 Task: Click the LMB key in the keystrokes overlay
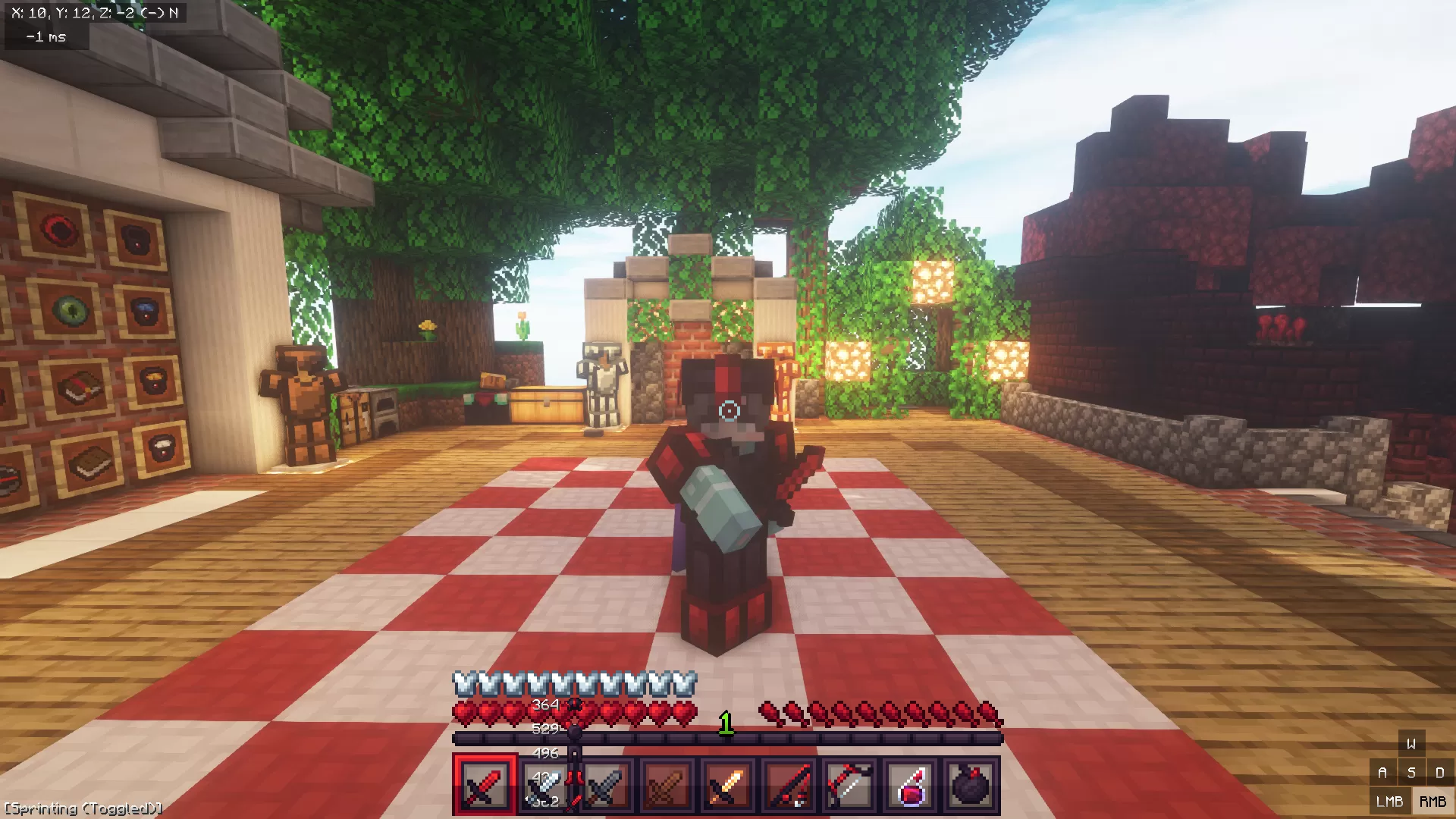click(x=1392, y=800)
